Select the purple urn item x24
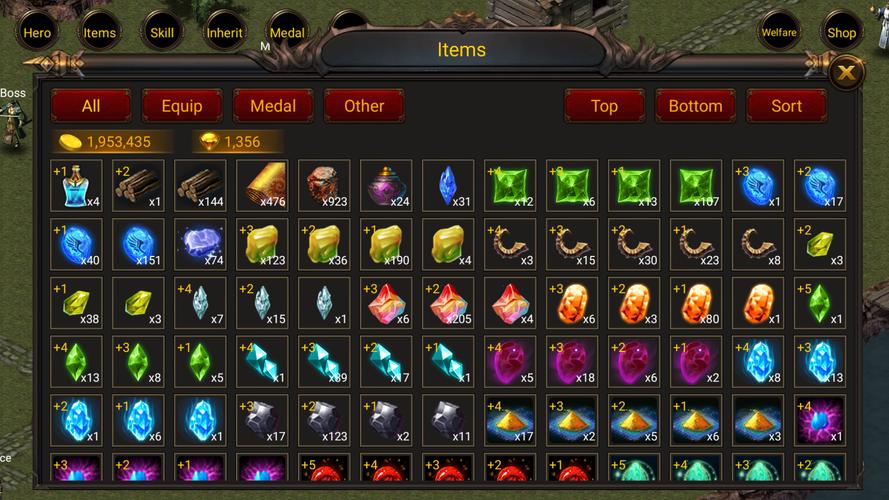889x500 pixels. (387, 186)
